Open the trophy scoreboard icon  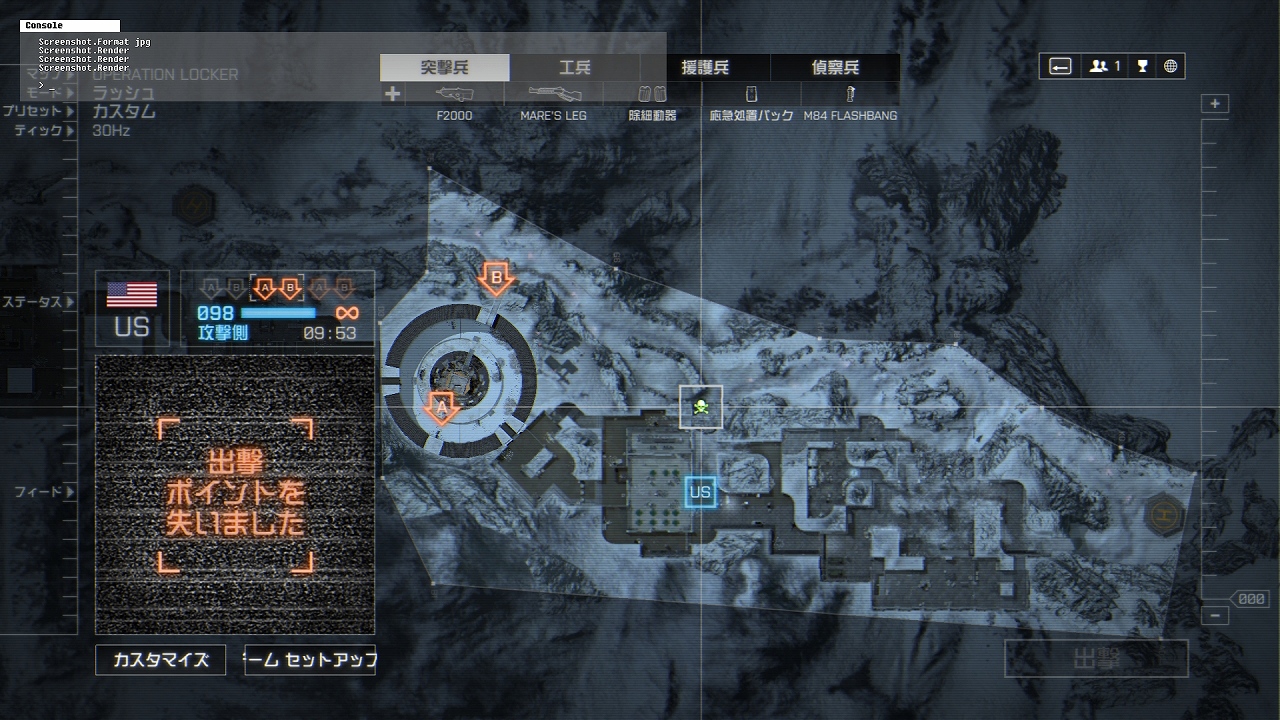point(1142,66)
